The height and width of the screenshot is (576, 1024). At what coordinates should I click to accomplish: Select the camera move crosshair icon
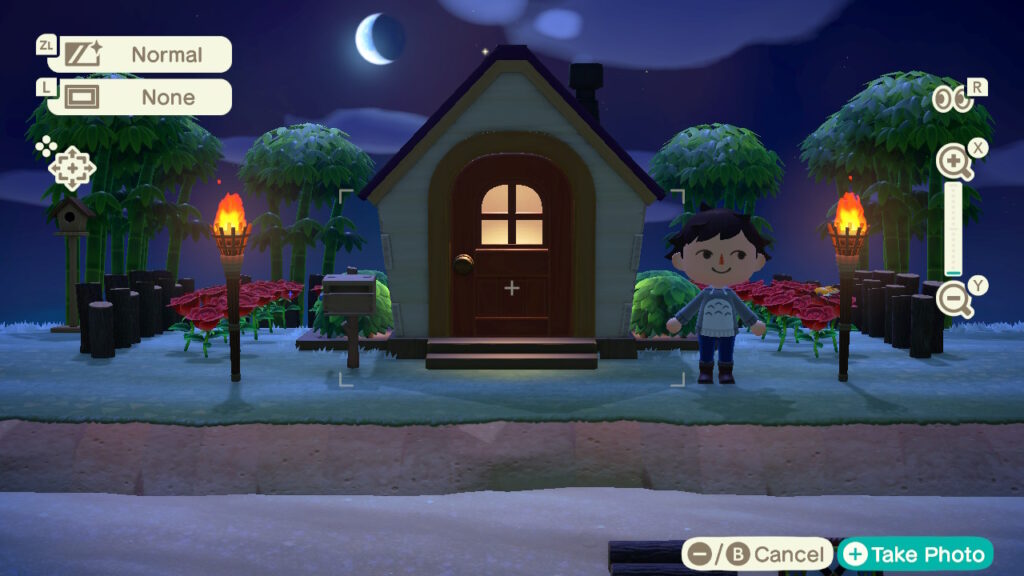pyautogui.click(x=72, y=168)
